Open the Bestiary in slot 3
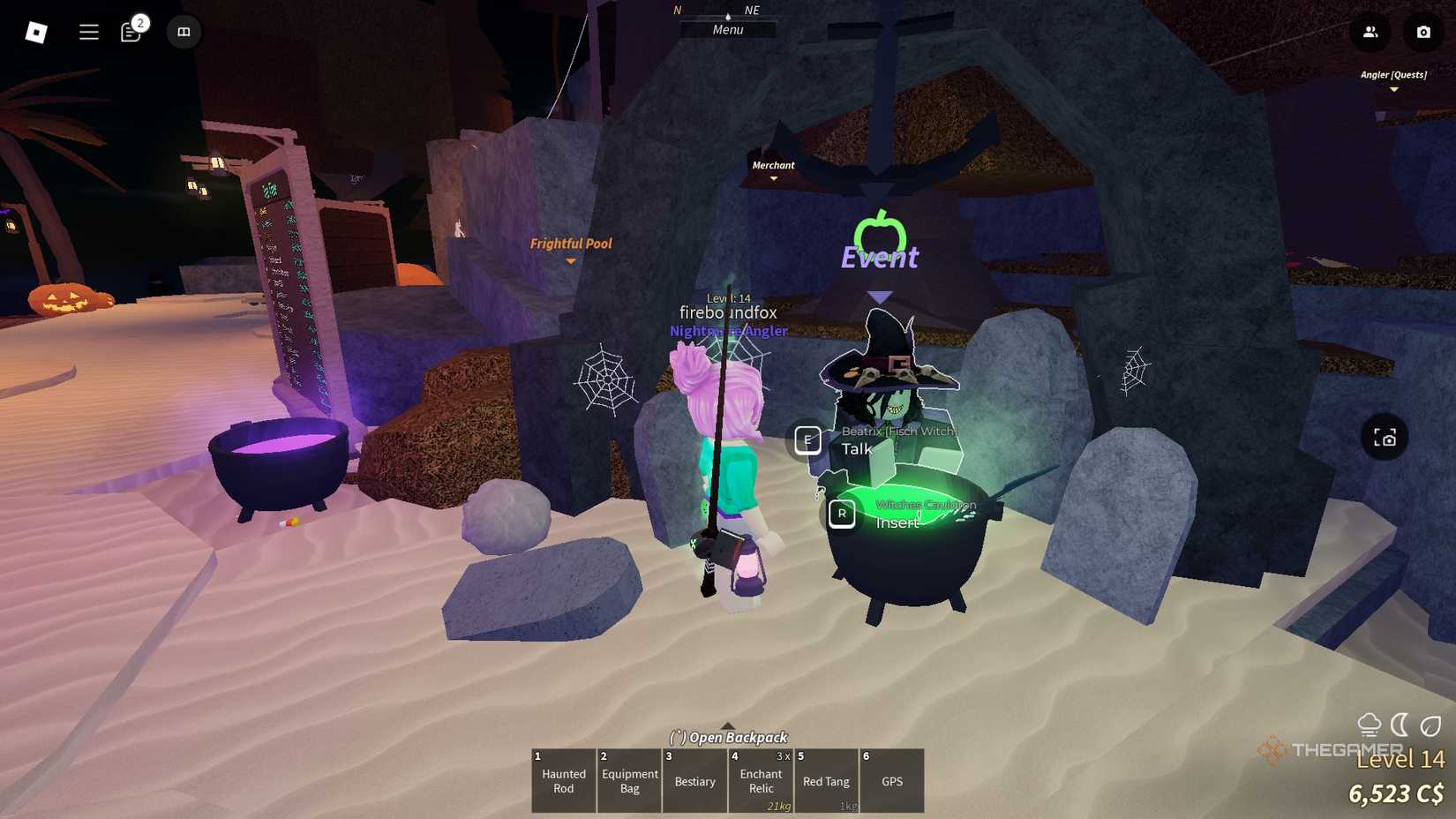The width and height of the screenshot is (1456, 819). [x=694, y=781]
